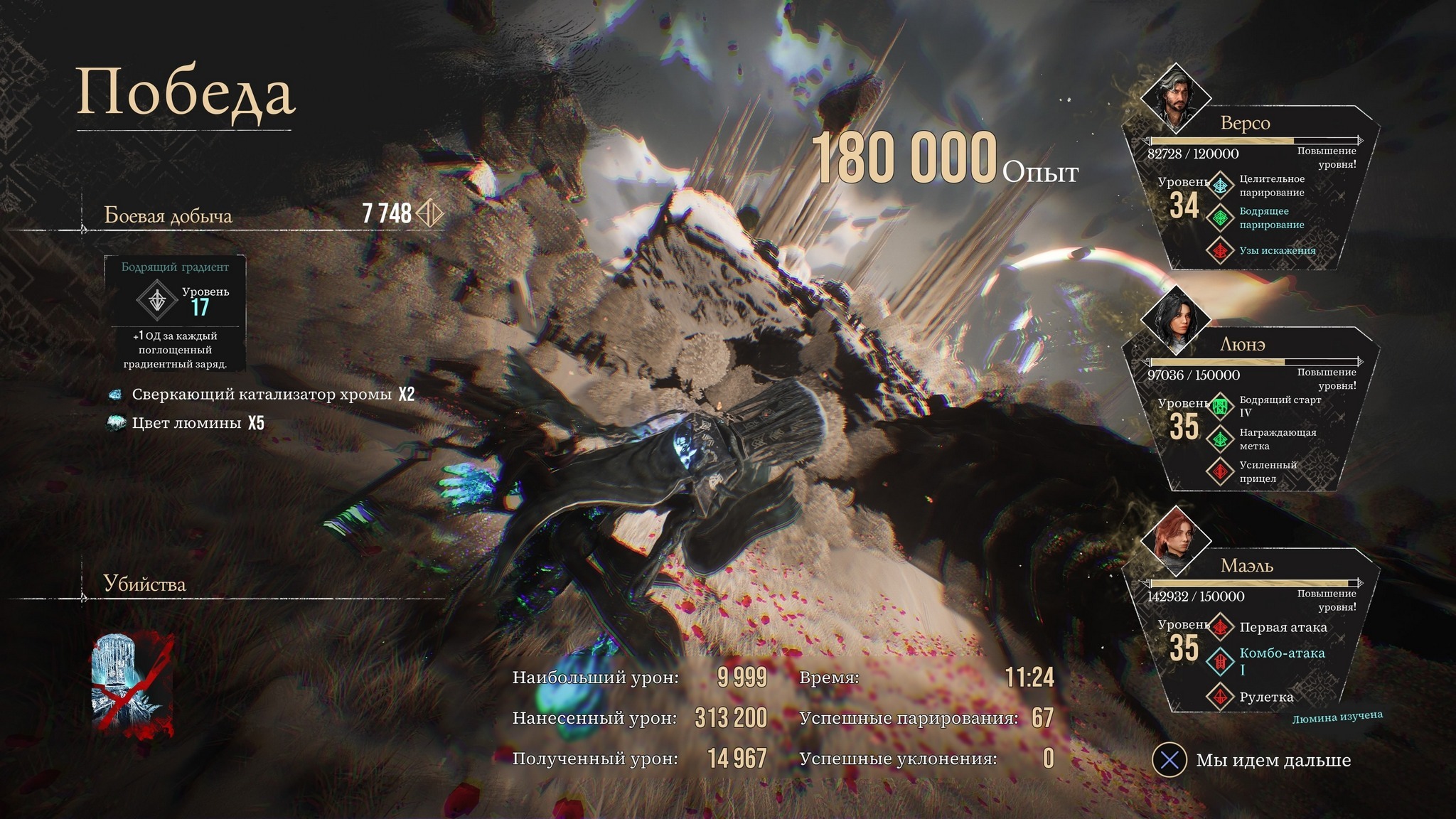Select Maelle's character portrait
1456x819 pixels.
[x=1175, y=541]
